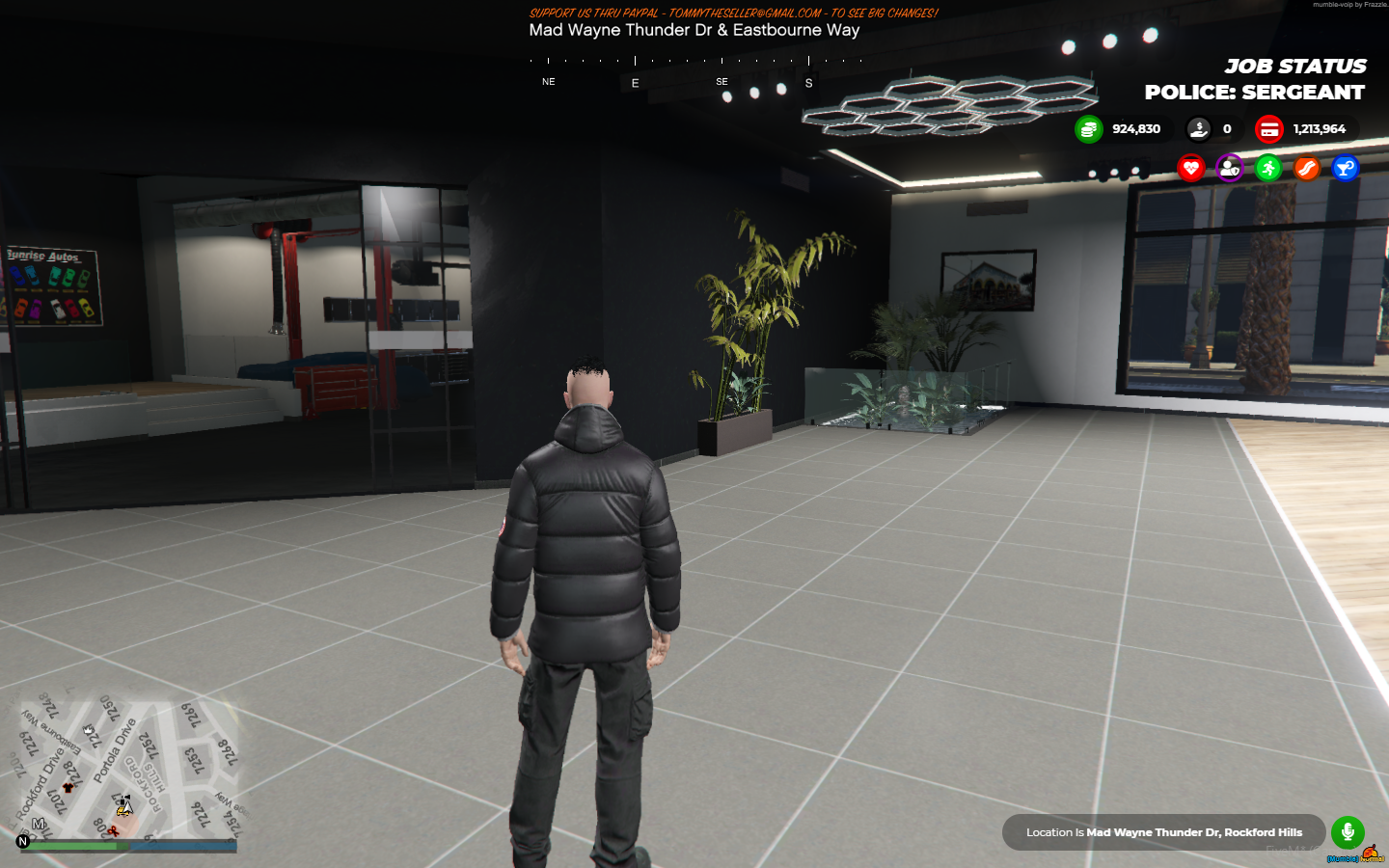Click the red bank card icon
Viewport: 1389px width, 868px height.
coord(1269,128)
